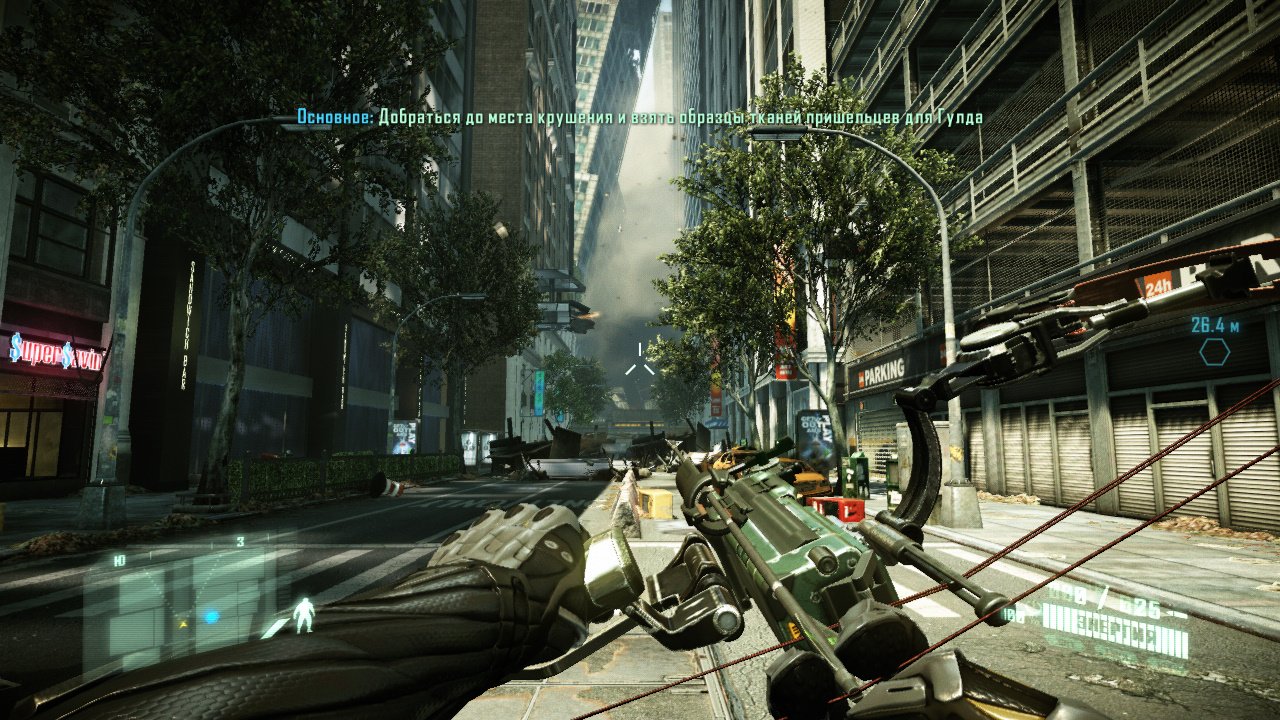The image size is (1280, 720).
Task: Click the ЭНЕРГИЯ energy bar
Action: click(x=1115, y=628)
